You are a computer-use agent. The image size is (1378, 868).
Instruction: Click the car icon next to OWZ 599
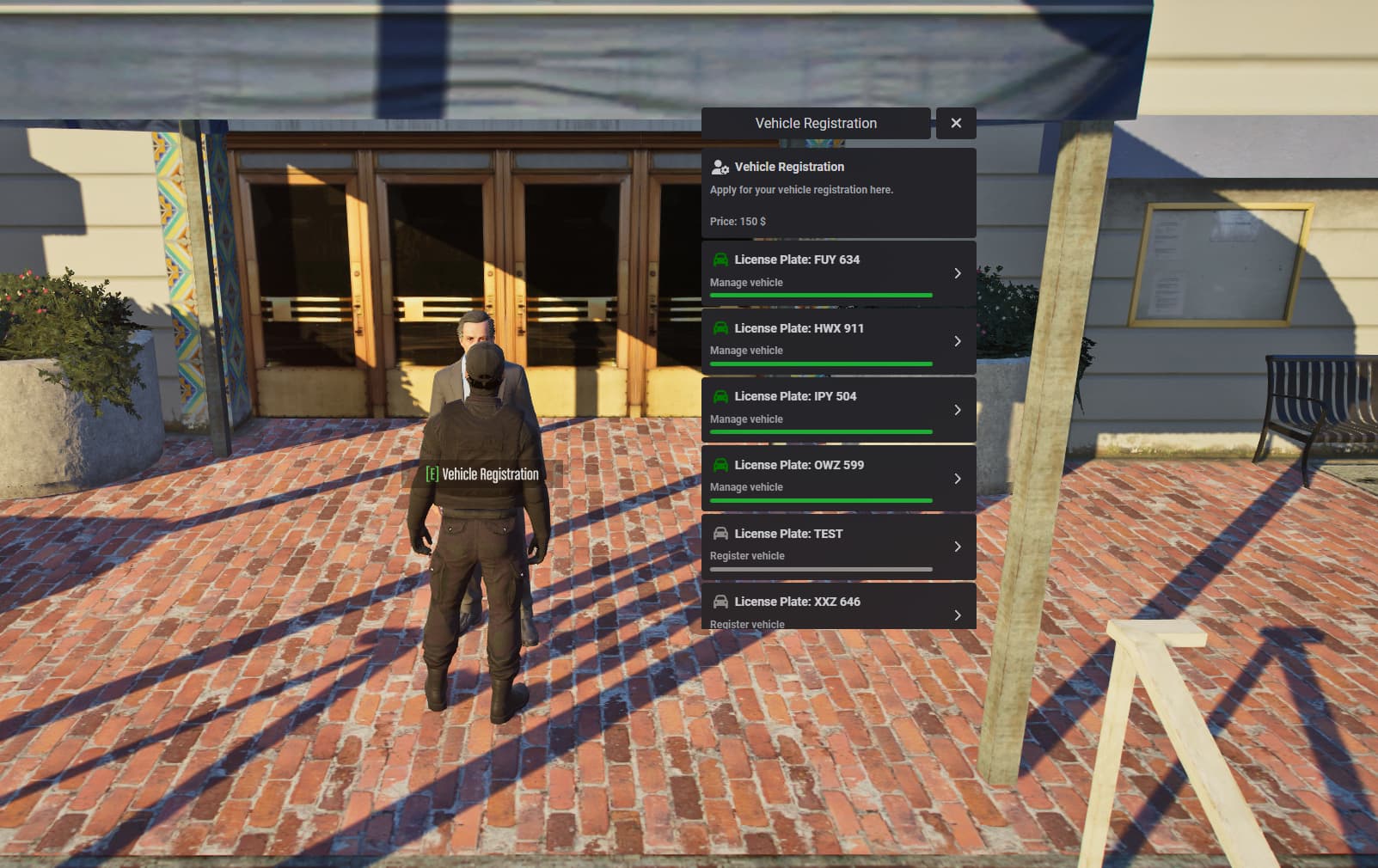[720, 464]
